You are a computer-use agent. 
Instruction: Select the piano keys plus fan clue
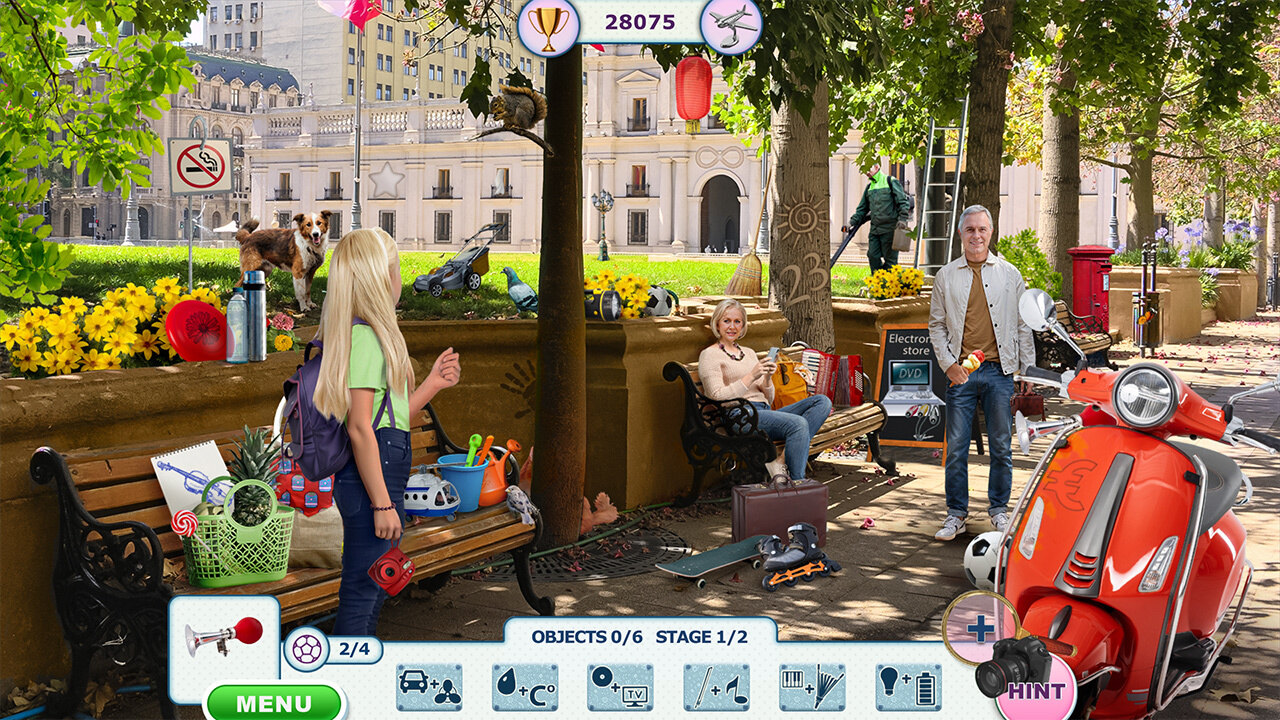(812, 687)
